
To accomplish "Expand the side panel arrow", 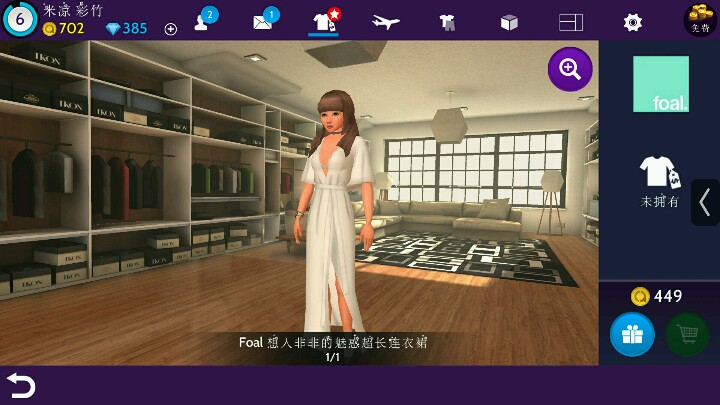I will coord(705,202).
